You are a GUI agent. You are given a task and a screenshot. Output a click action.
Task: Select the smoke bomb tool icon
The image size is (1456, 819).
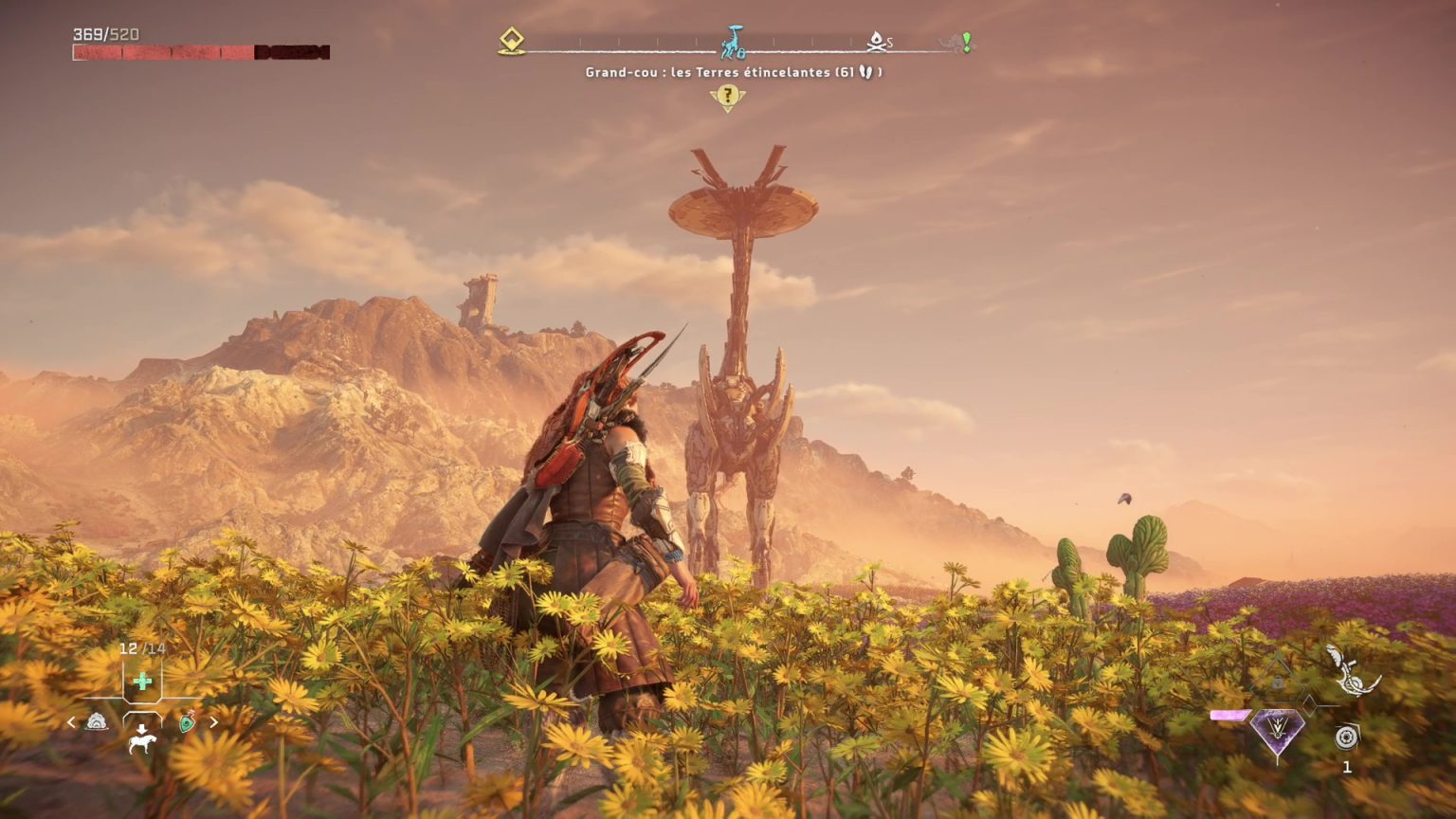97,722
